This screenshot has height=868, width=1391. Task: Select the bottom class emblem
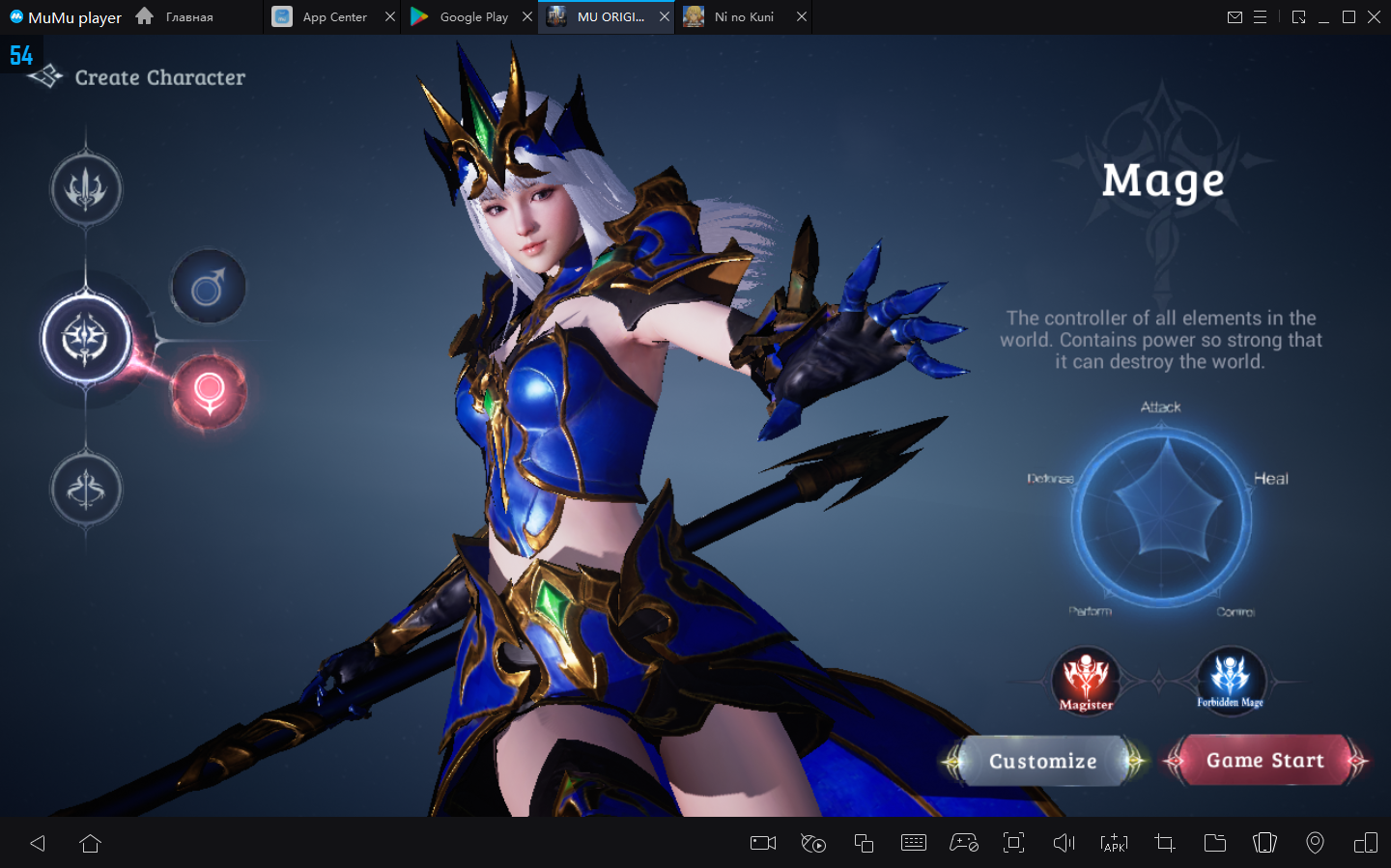pyautogui.click(x=86, y=490)
